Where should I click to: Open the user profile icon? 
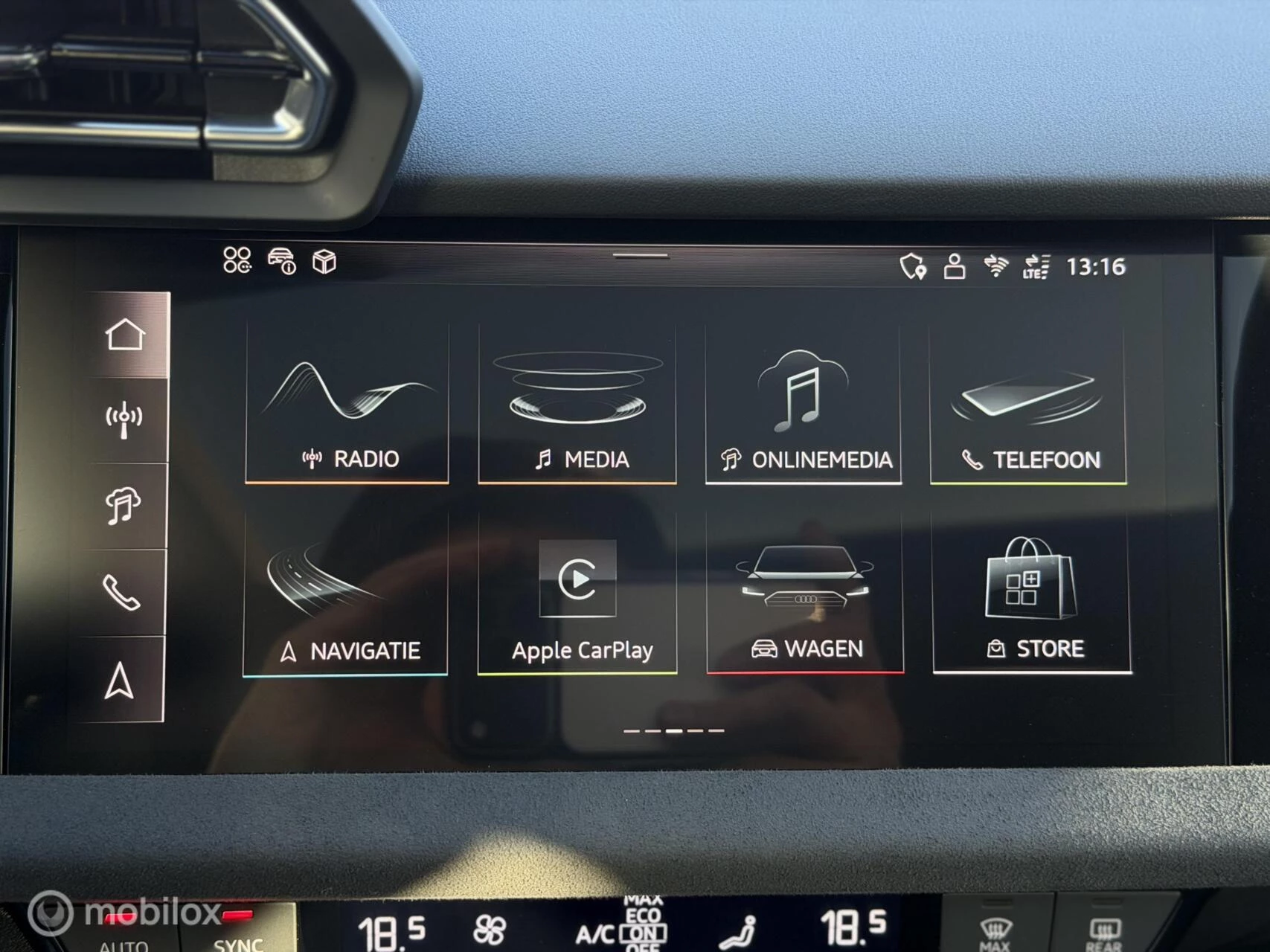click(x=955, y=266)
